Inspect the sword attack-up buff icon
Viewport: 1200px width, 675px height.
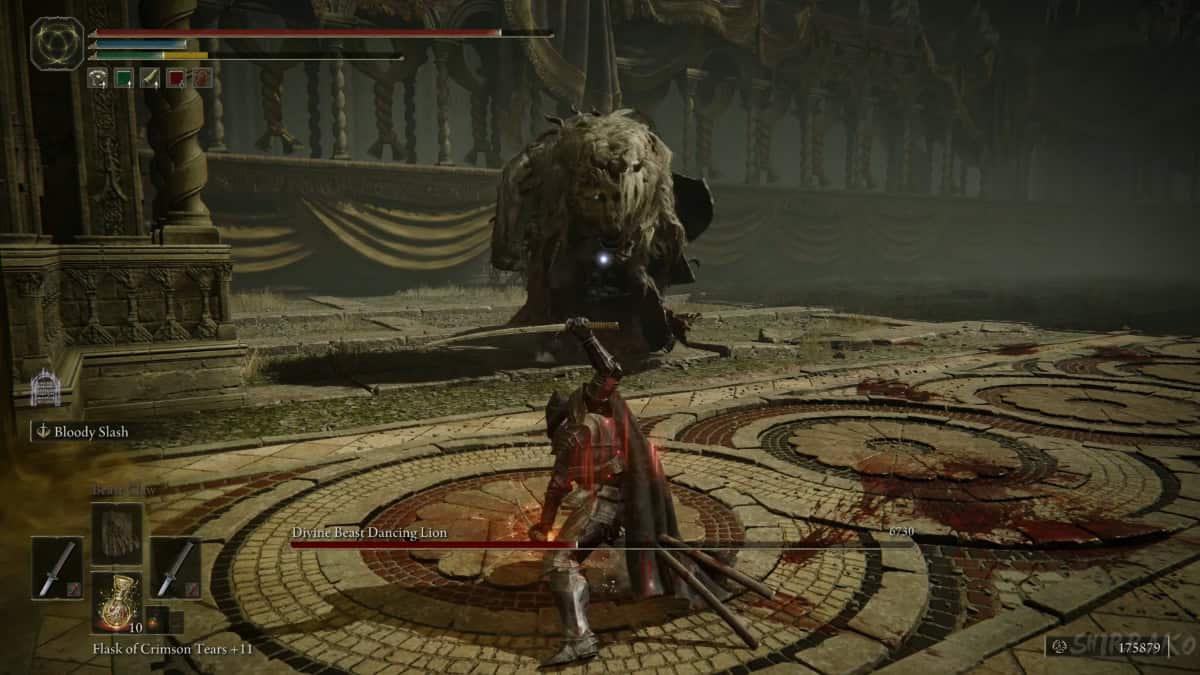pyautogui.click(x=150, y=78)
